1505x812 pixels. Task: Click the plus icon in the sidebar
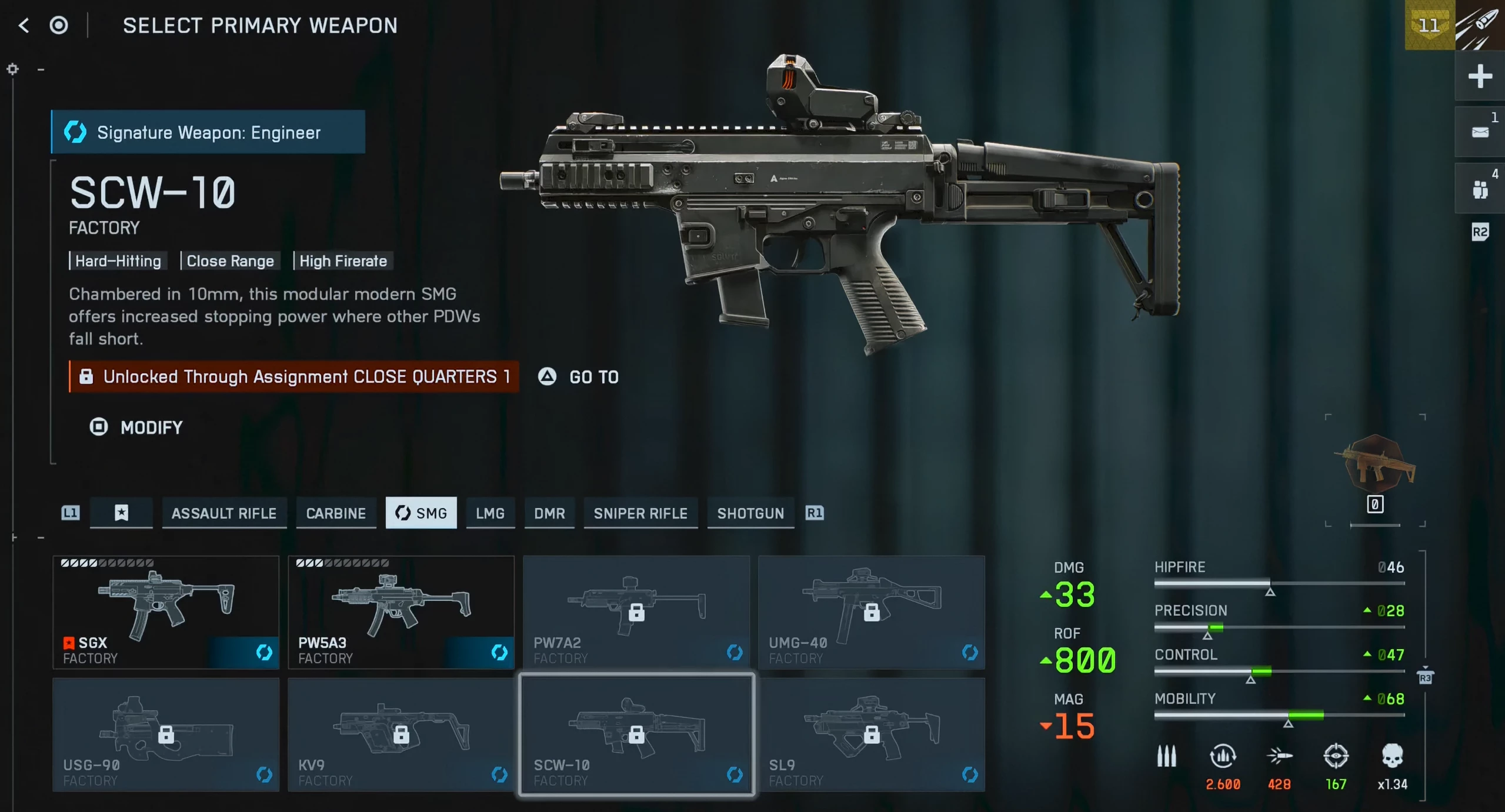[x=1480, y=76]
